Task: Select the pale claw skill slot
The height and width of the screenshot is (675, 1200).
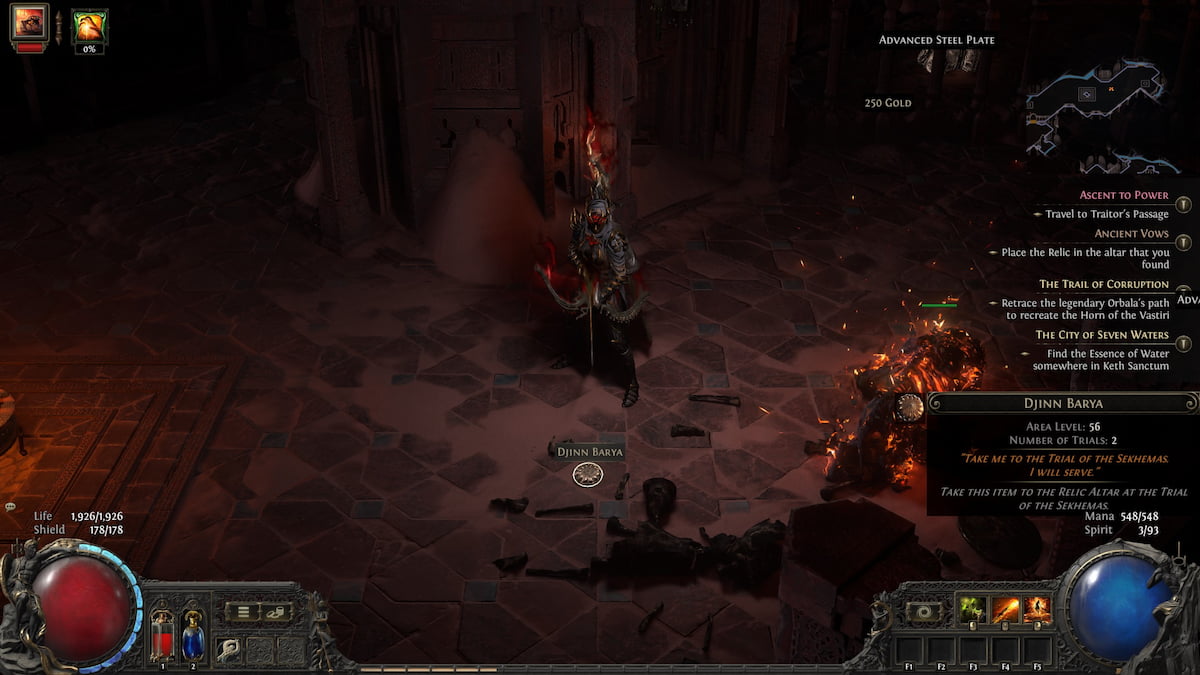Action: tap(231, 648)
